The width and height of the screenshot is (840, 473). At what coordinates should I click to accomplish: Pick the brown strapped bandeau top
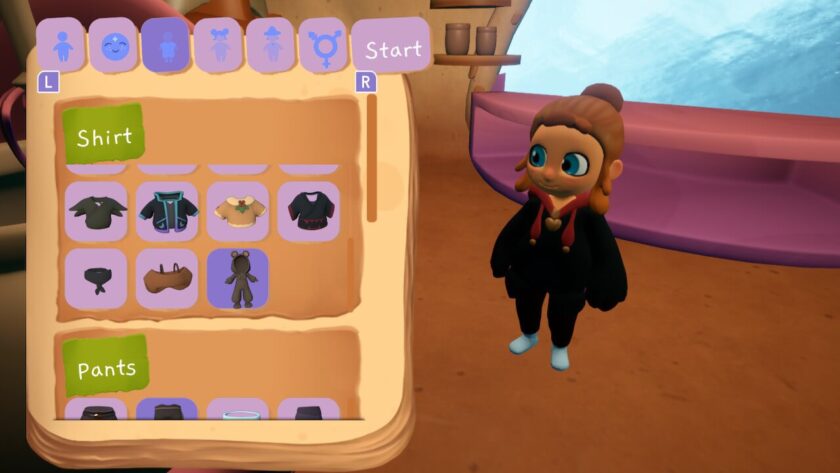click(167, 278)
